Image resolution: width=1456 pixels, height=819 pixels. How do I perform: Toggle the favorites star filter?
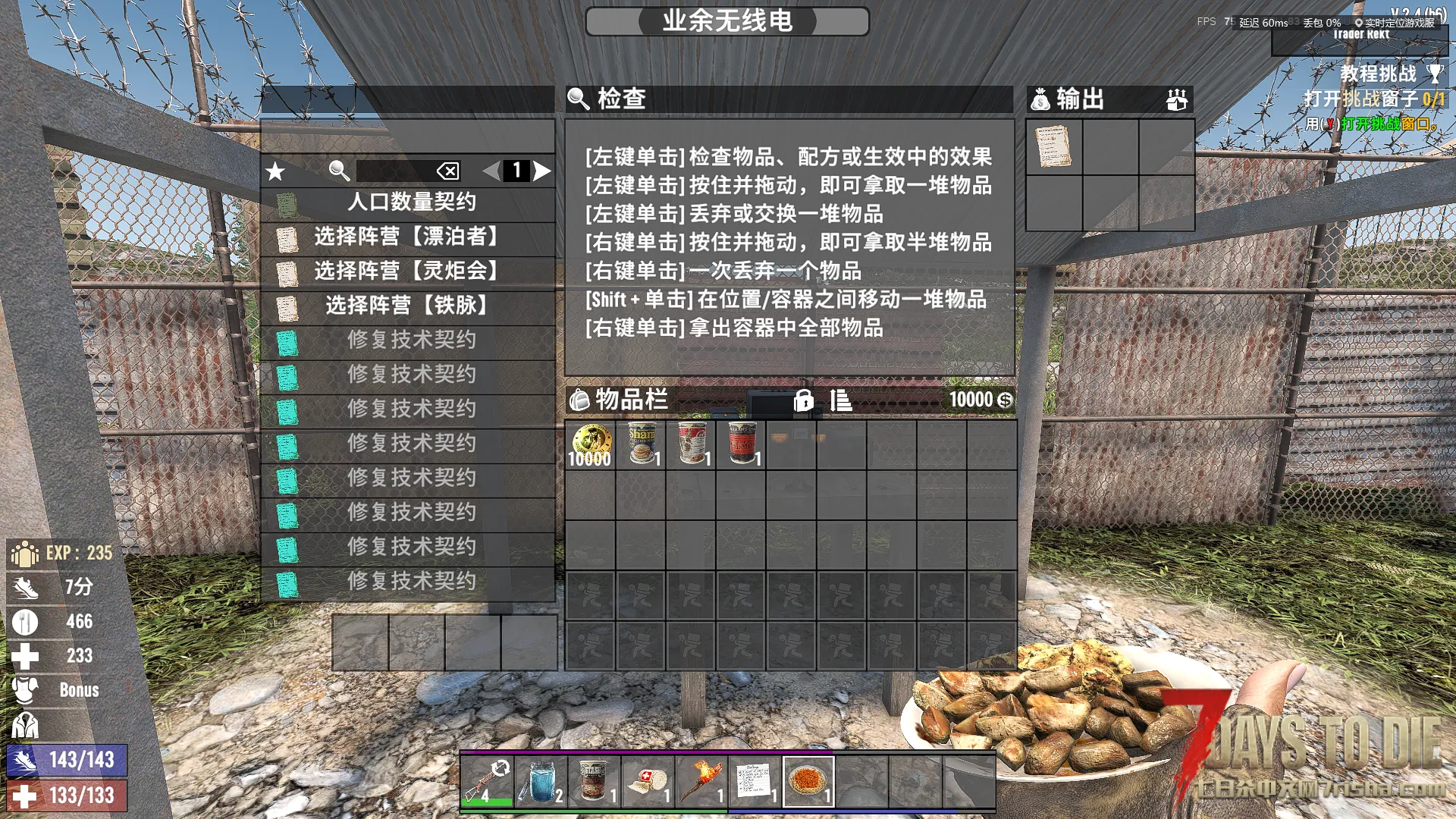tap(275, 171)
